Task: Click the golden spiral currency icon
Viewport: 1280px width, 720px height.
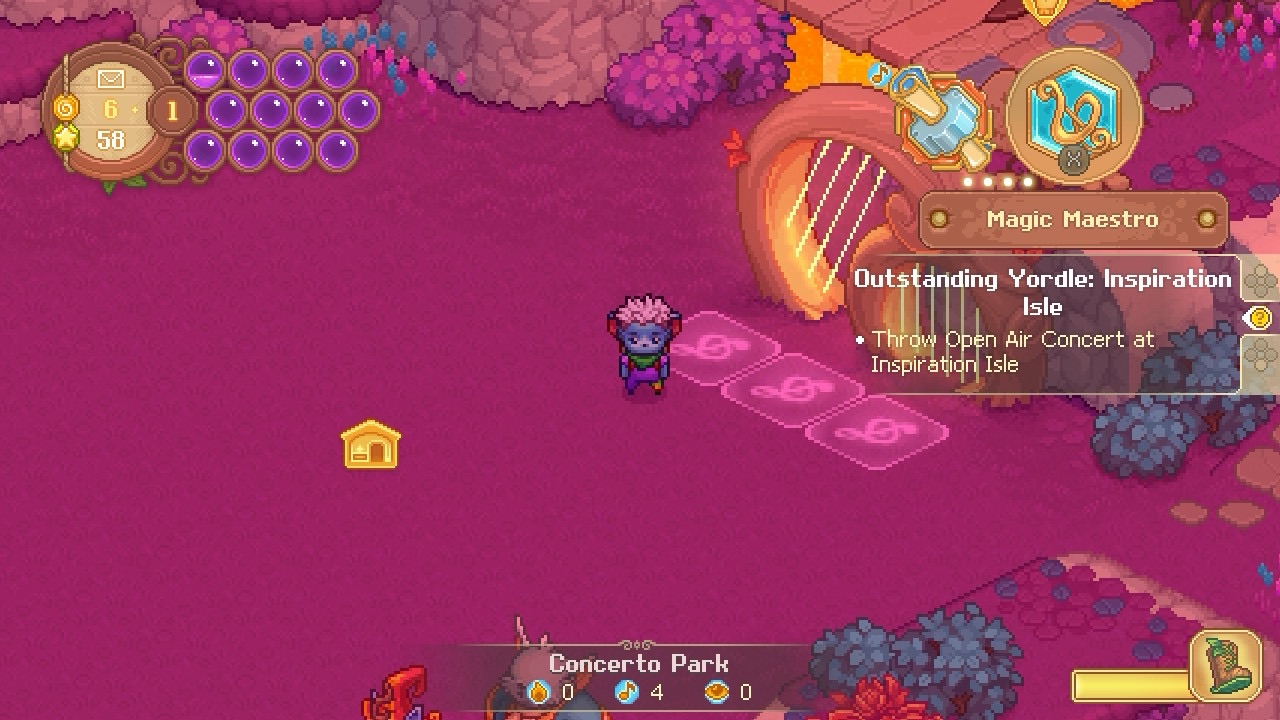Action: 65,107
